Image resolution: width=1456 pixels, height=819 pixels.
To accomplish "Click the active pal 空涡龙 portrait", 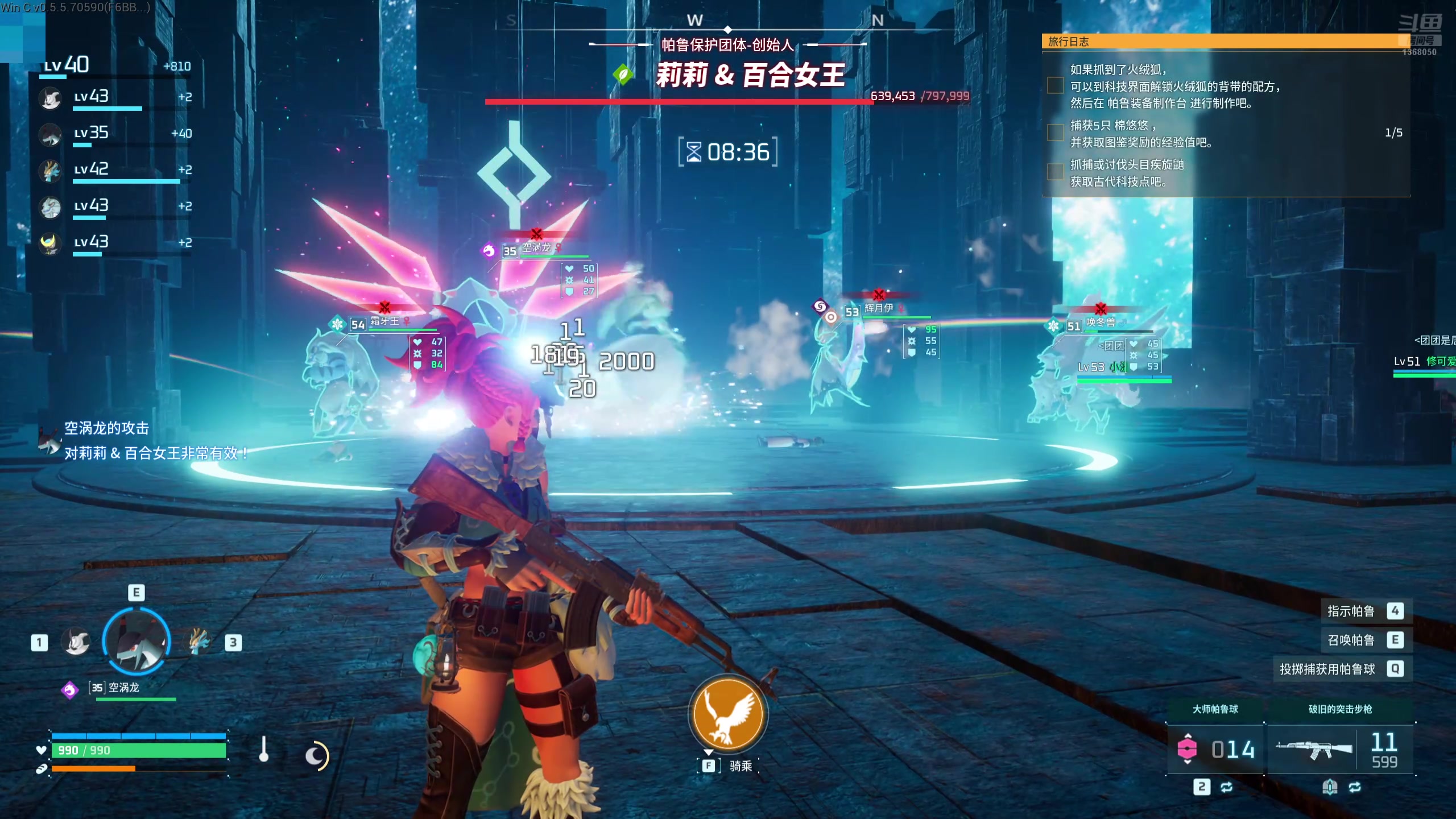I will tap(136, 642).
